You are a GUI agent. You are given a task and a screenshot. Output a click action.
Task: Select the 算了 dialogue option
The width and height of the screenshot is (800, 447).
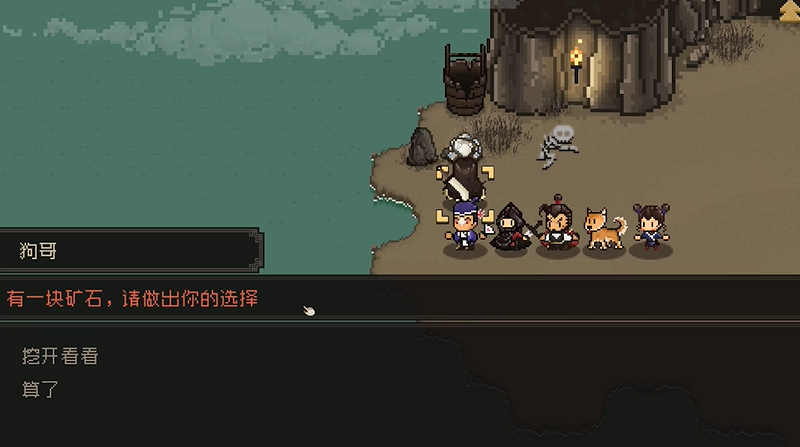coord(41,389)
